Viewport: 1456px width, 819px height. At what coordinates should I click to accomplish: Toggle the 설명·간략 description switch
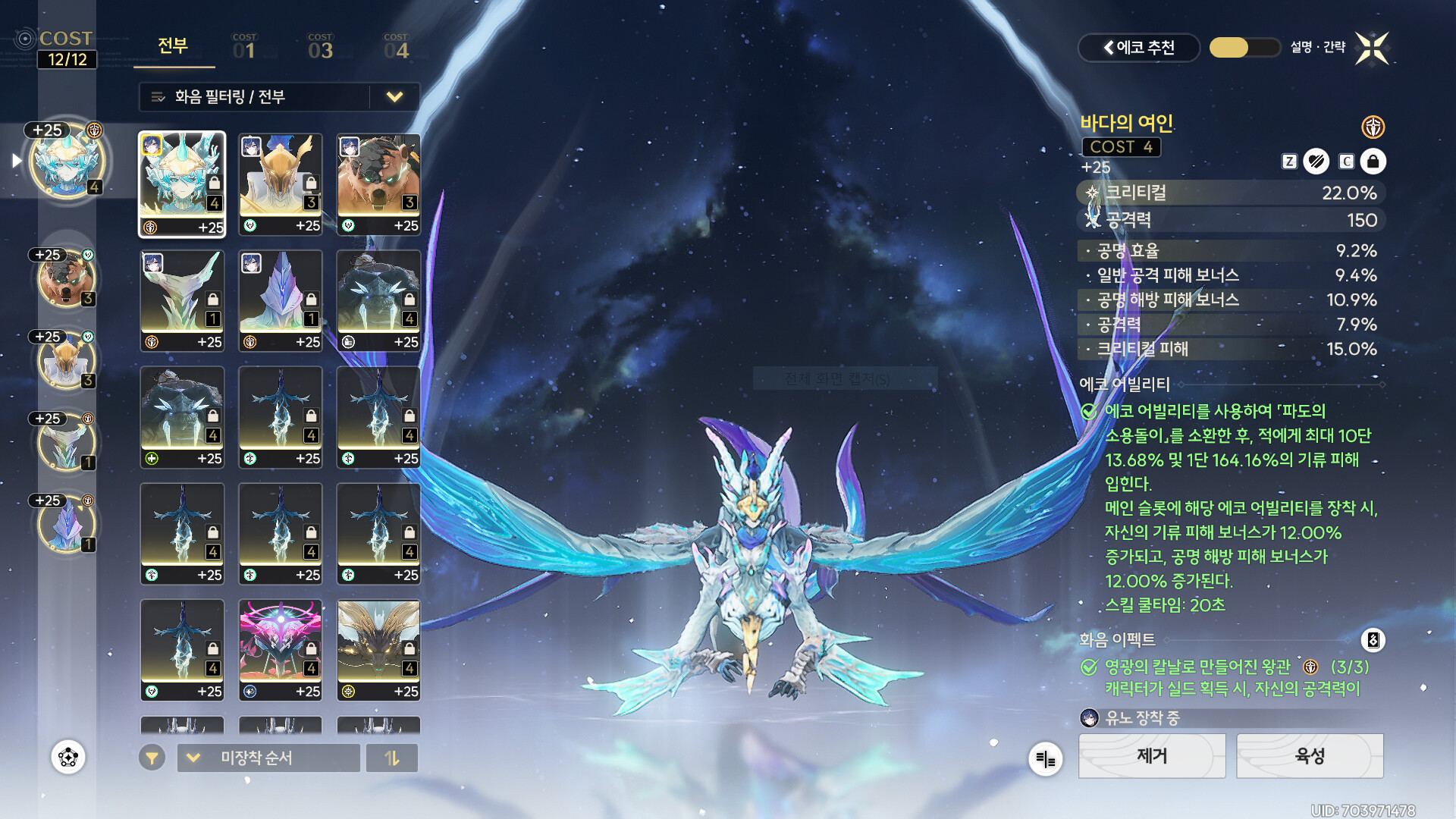(x=1244, y=48)
